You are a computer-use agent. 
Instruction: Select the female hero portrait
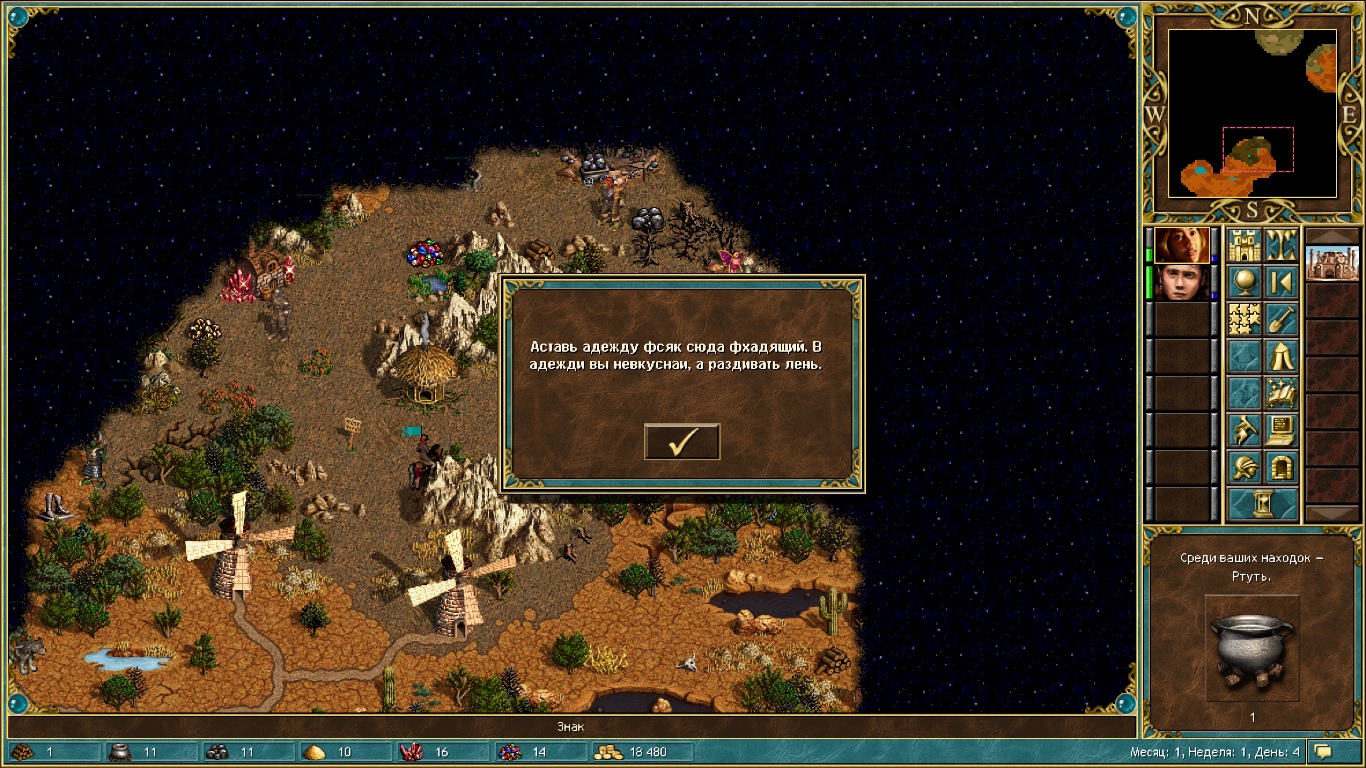pos(1182,245)
